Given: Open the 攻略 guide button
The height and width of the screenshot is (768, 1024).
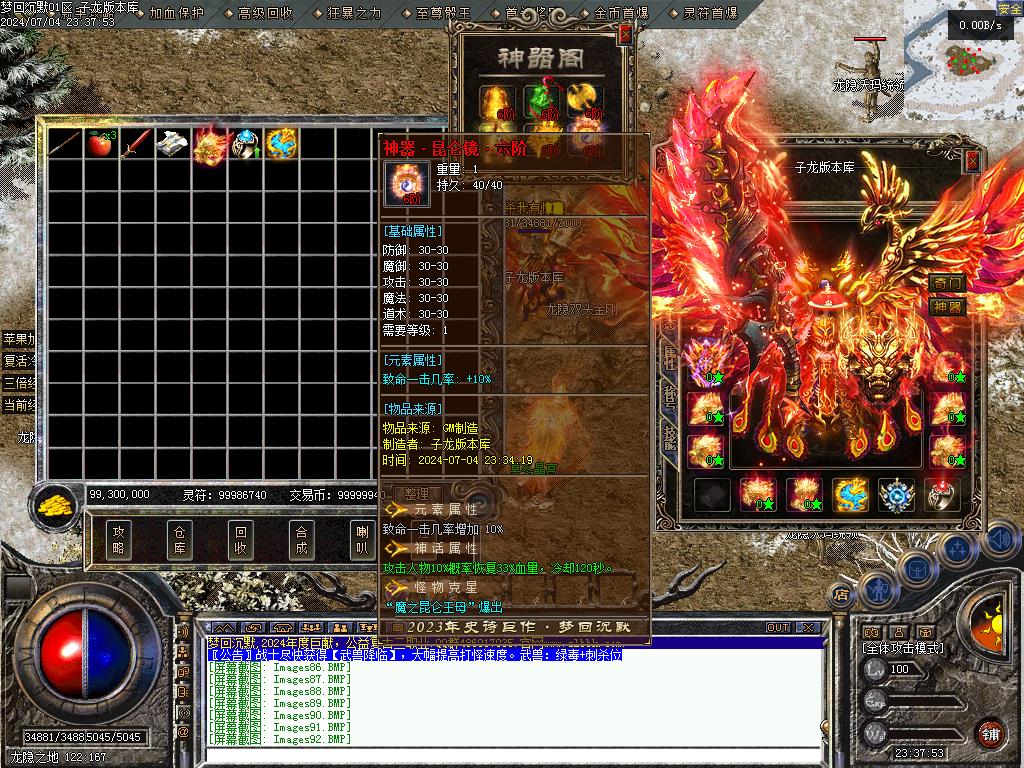Looking at the screenshot, I should coord(119,540).
